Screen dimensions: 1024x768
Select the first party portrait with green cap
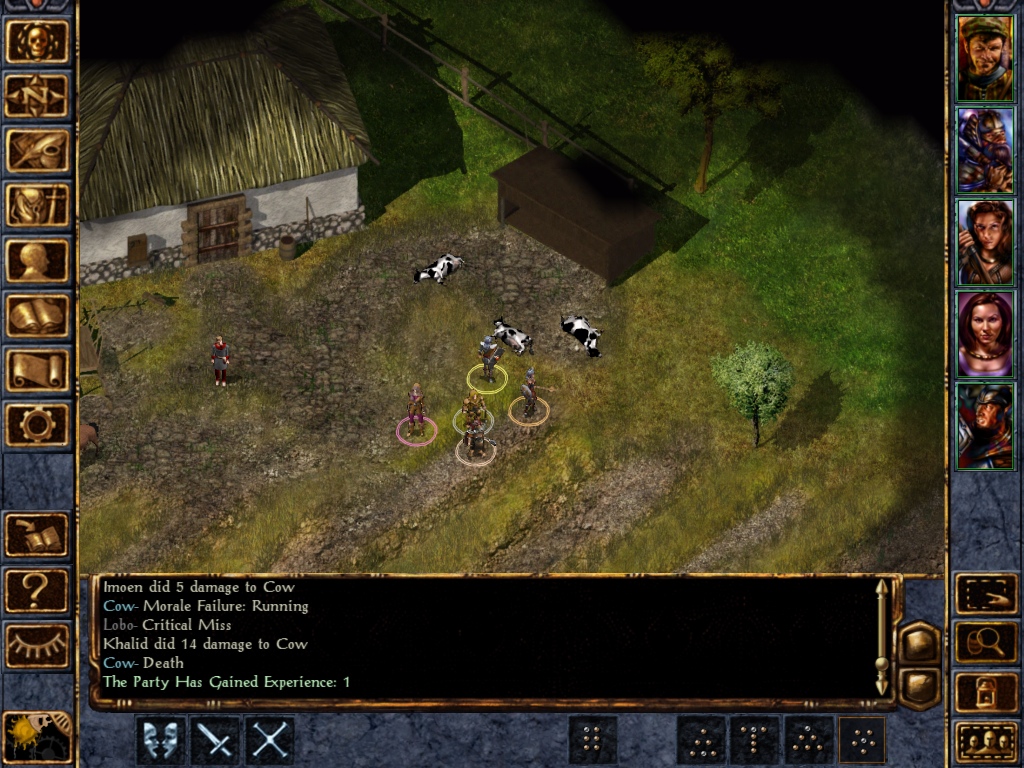(985, 58)
